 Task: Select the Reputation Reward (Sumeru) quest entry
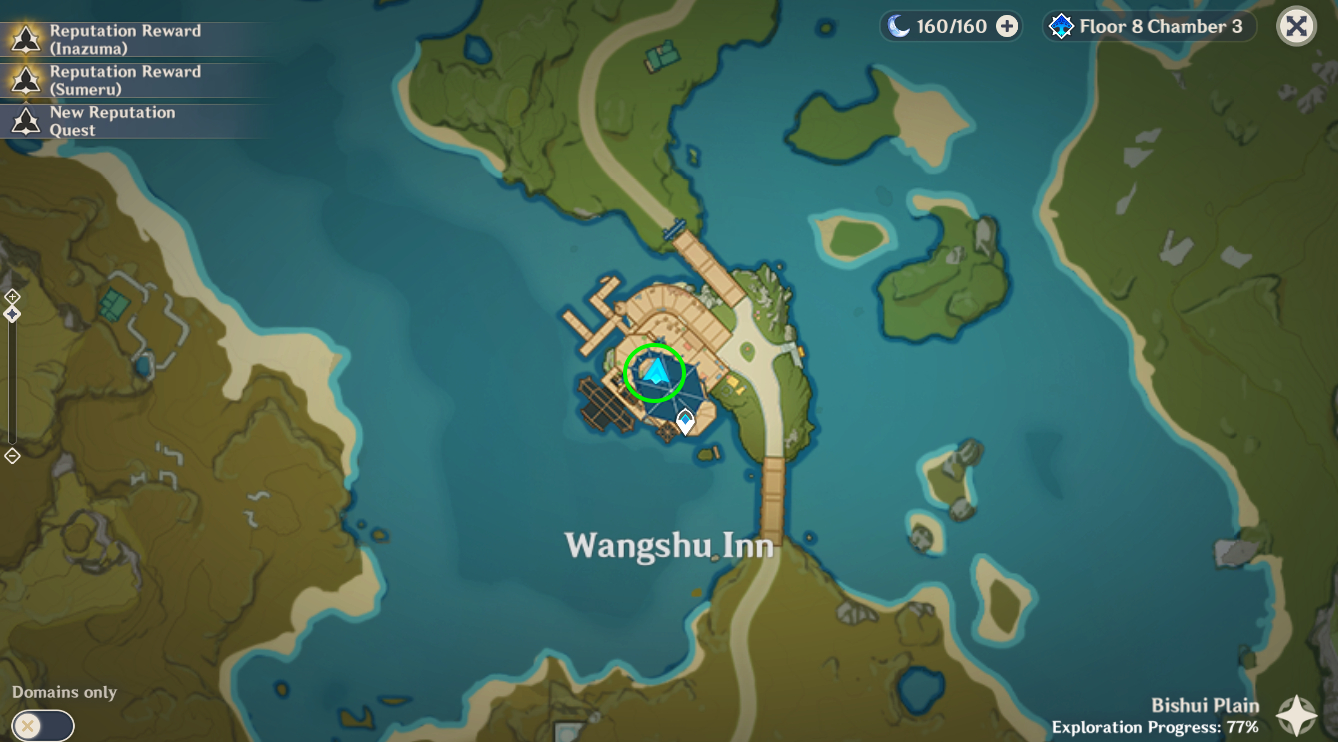125,79
